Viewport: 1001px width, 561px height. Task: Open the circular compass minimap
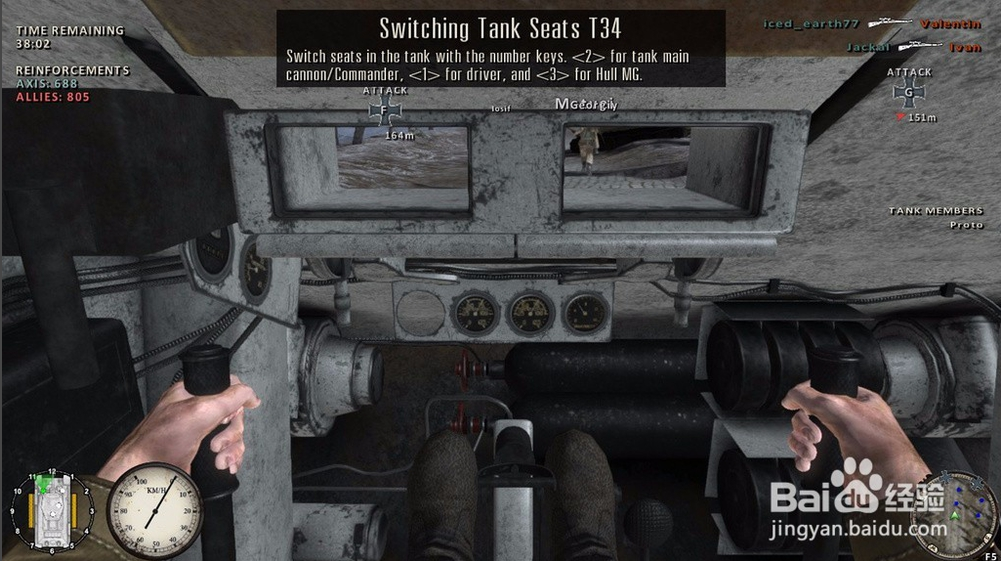(956, 511)
